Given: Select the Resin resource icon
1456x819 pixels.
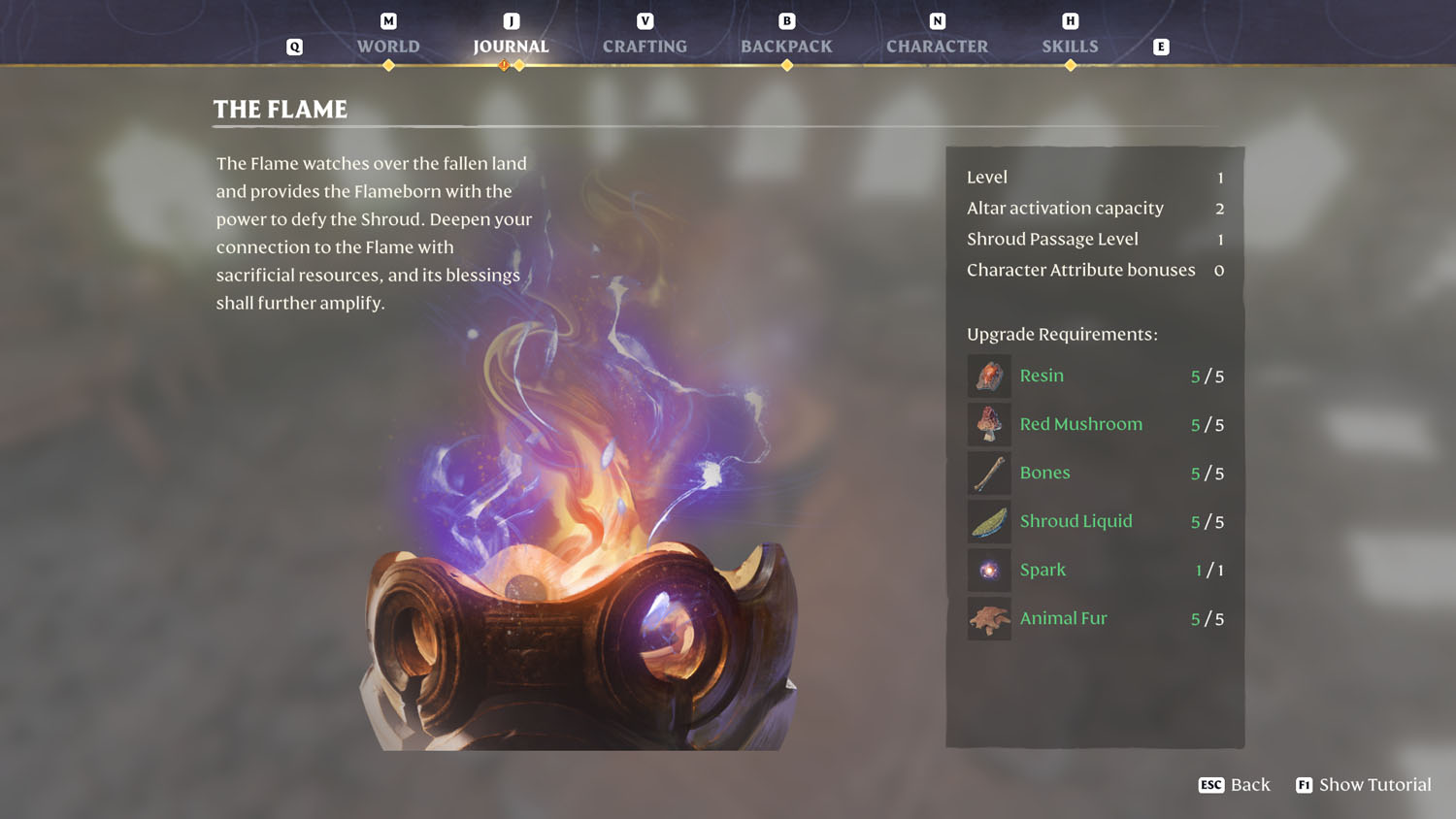Looking at the screenshot, I should coord(988,376).
